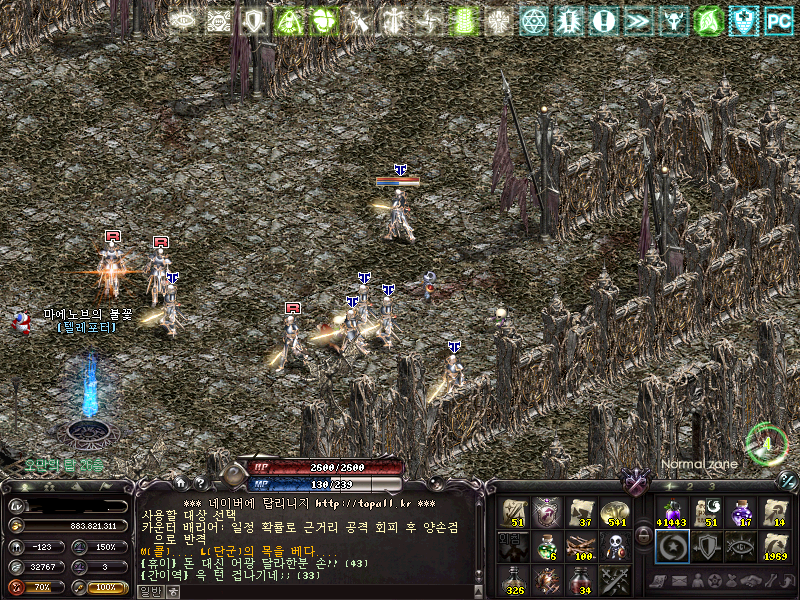Click the home icon above chat
The height and width of the screenshot is (600, 800).
[180, 482]
